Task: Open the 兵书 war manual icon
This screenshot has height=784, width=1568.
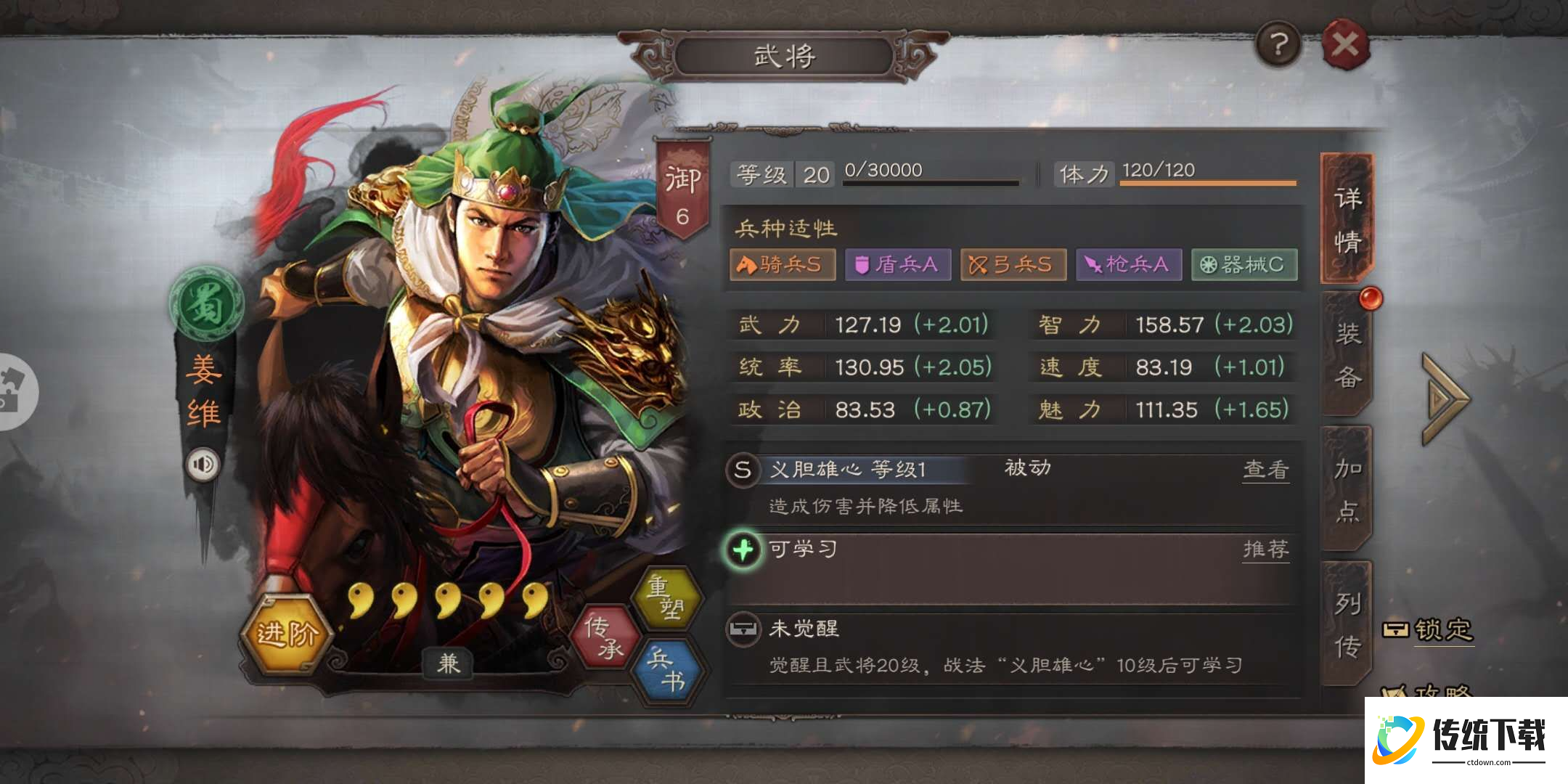Action: coord(671,669)
